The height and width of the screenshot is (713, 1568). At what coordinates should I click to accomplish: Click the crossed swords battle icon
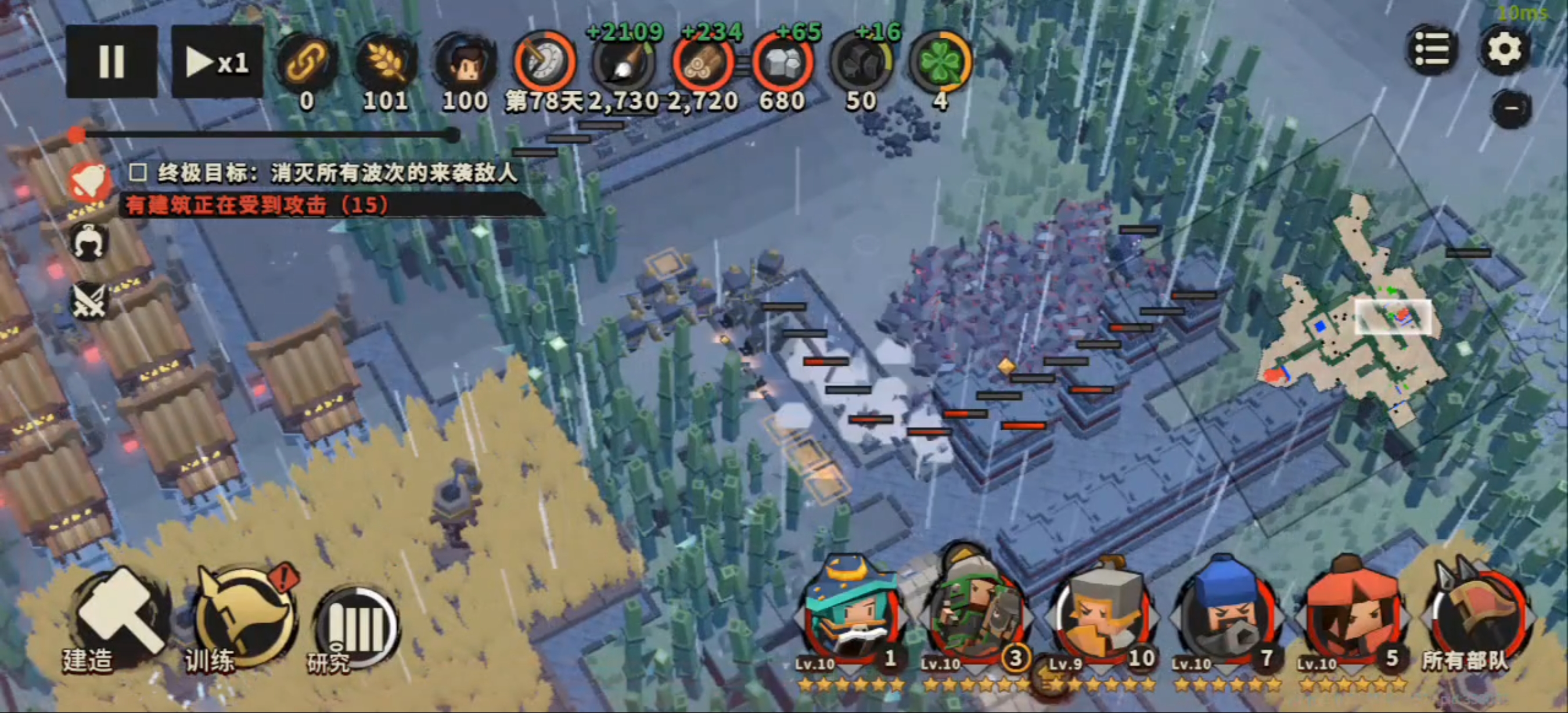pos(89,300)
